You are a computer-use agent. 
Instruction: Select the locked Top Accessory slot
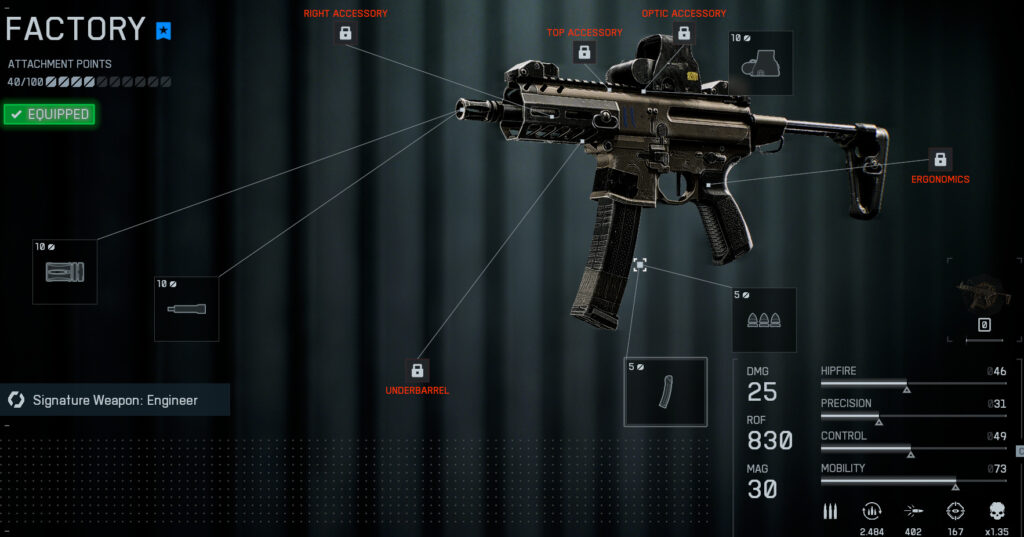(584, 52)
